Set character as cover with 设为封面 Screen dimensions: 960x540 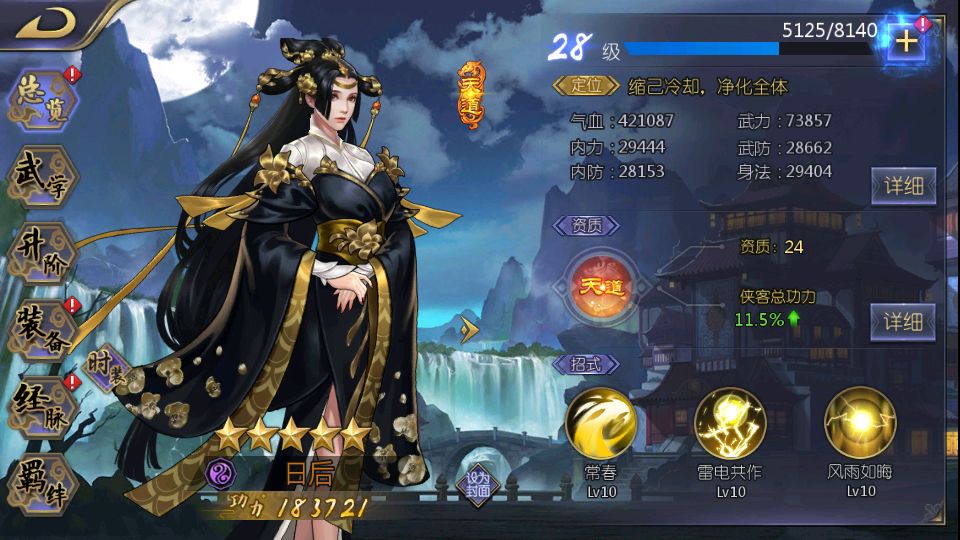(x=477, y=483)
